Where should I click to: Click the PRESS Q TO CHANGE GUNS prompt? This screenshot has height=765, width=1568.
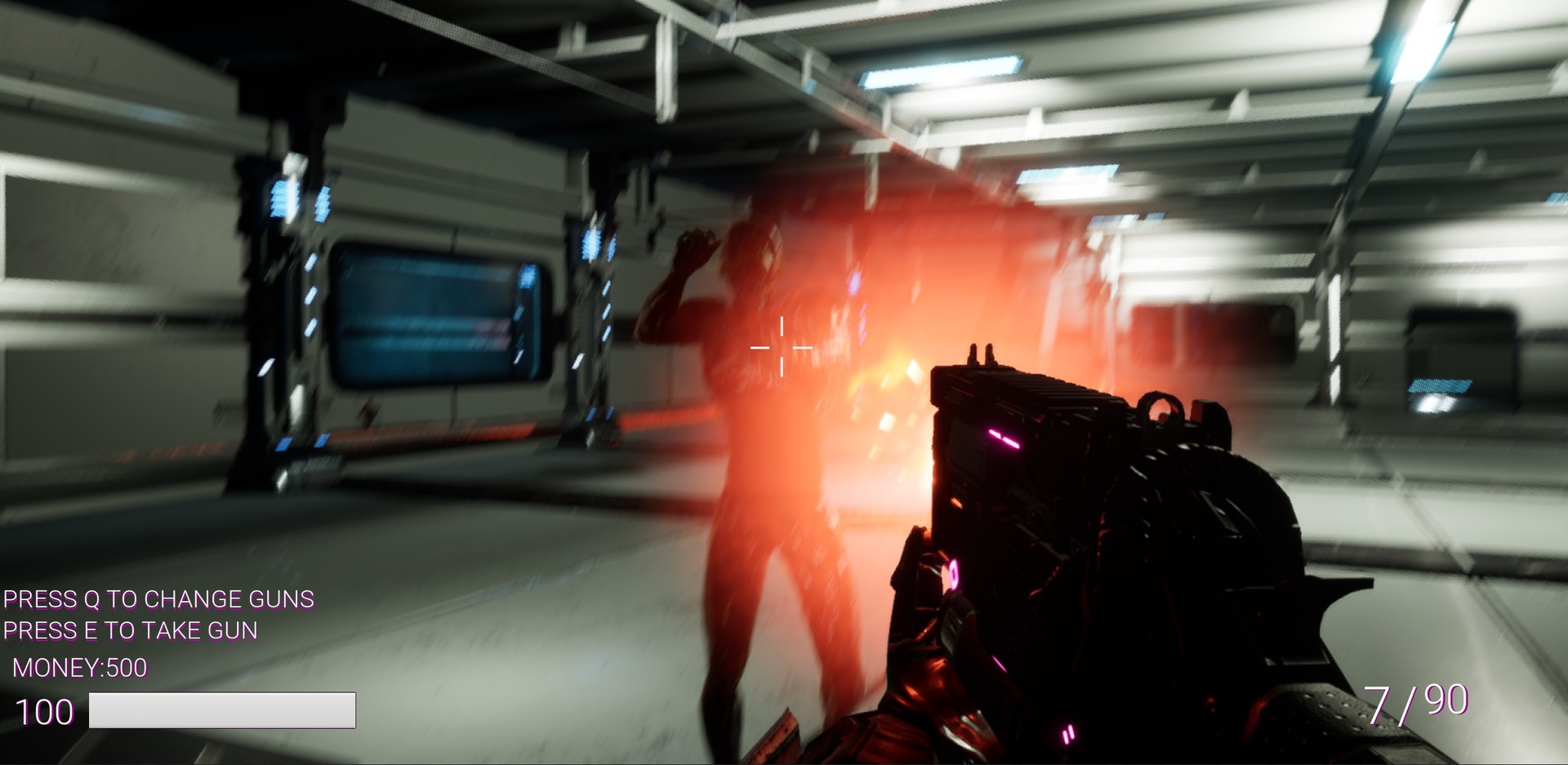tap(157, 599)
